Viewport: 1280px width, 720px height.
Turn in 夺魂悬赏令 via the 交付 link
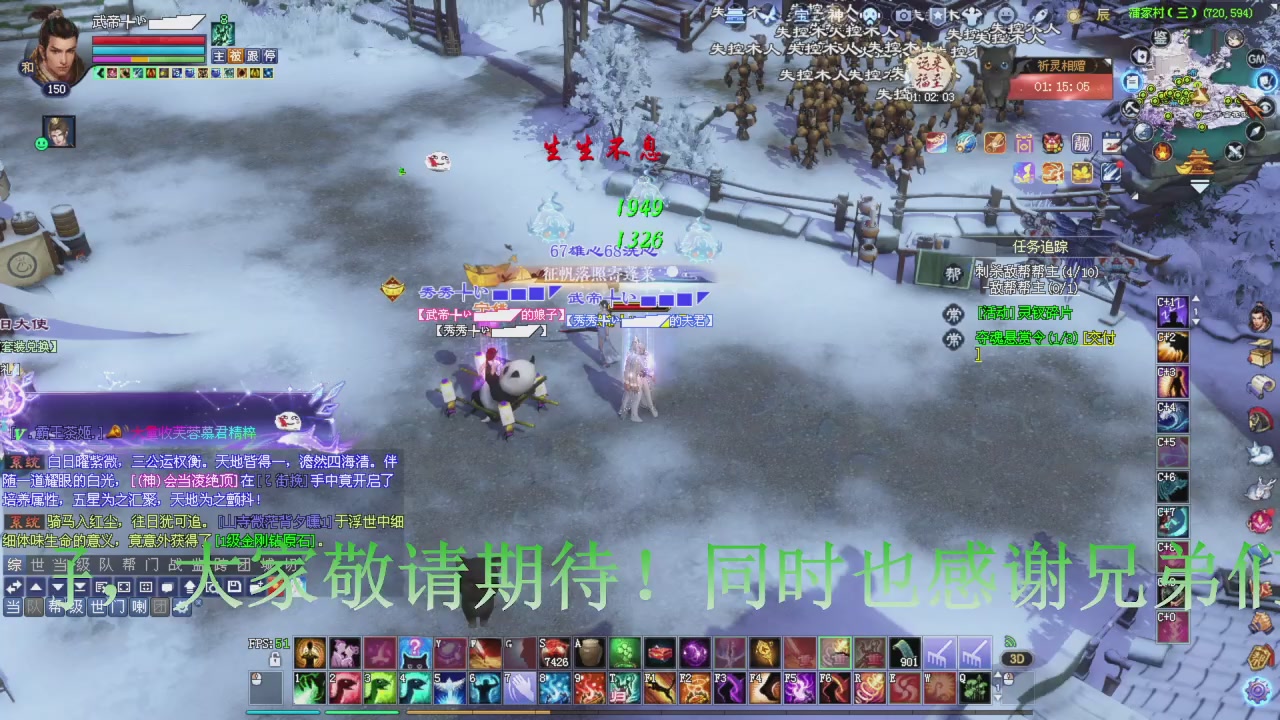point(1100,339)
